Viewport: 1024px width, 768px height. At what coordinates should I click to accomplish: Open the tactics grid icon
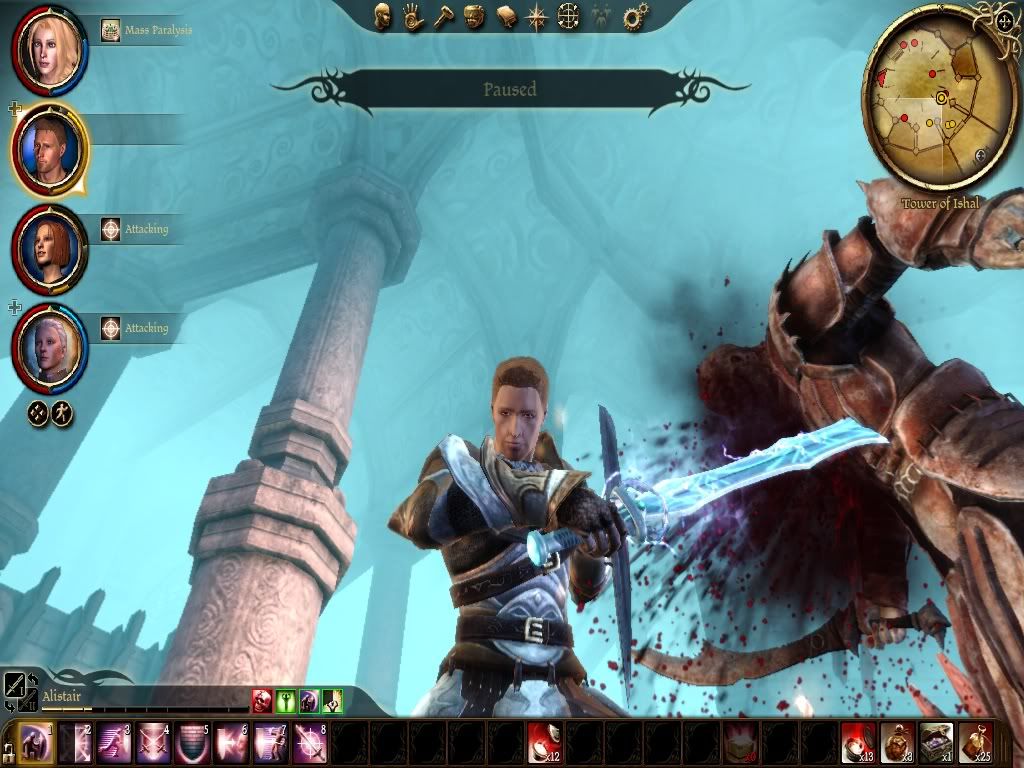pos(568,16)
